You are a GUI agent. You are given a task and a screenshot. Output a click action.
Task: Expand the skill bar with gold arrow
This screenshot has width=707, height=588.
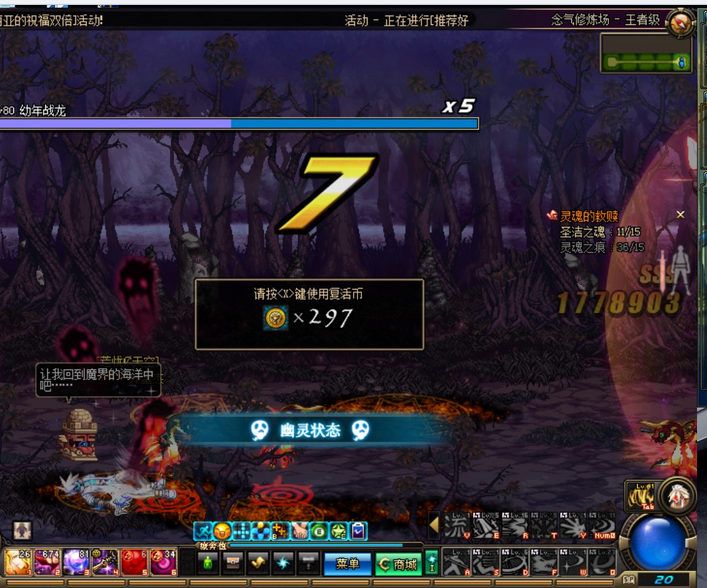click(x=434, y=524)
